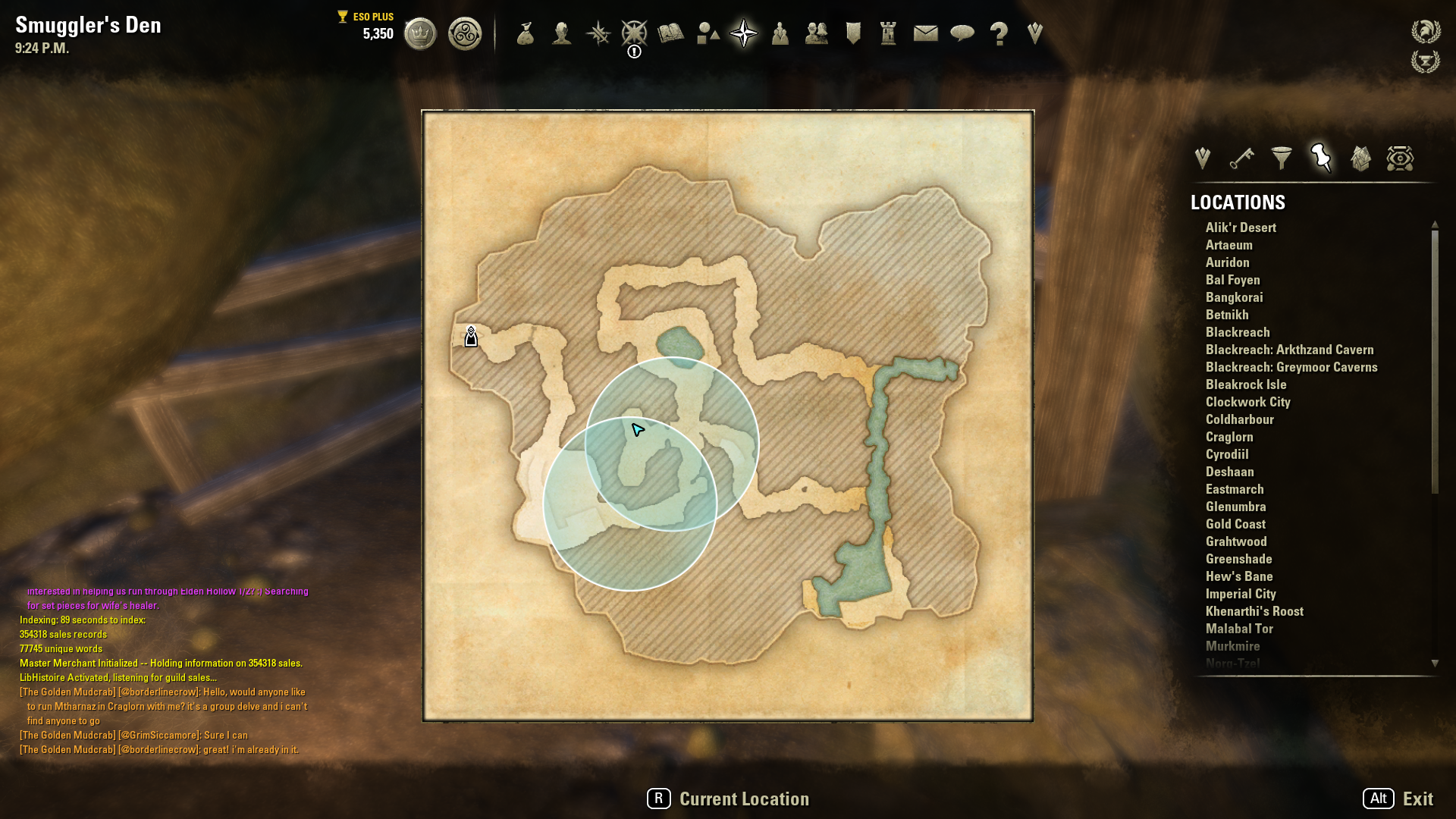Open the Alliance War tower icon
This screenshot has height=819, width=1456.
[x=889, y=33]
